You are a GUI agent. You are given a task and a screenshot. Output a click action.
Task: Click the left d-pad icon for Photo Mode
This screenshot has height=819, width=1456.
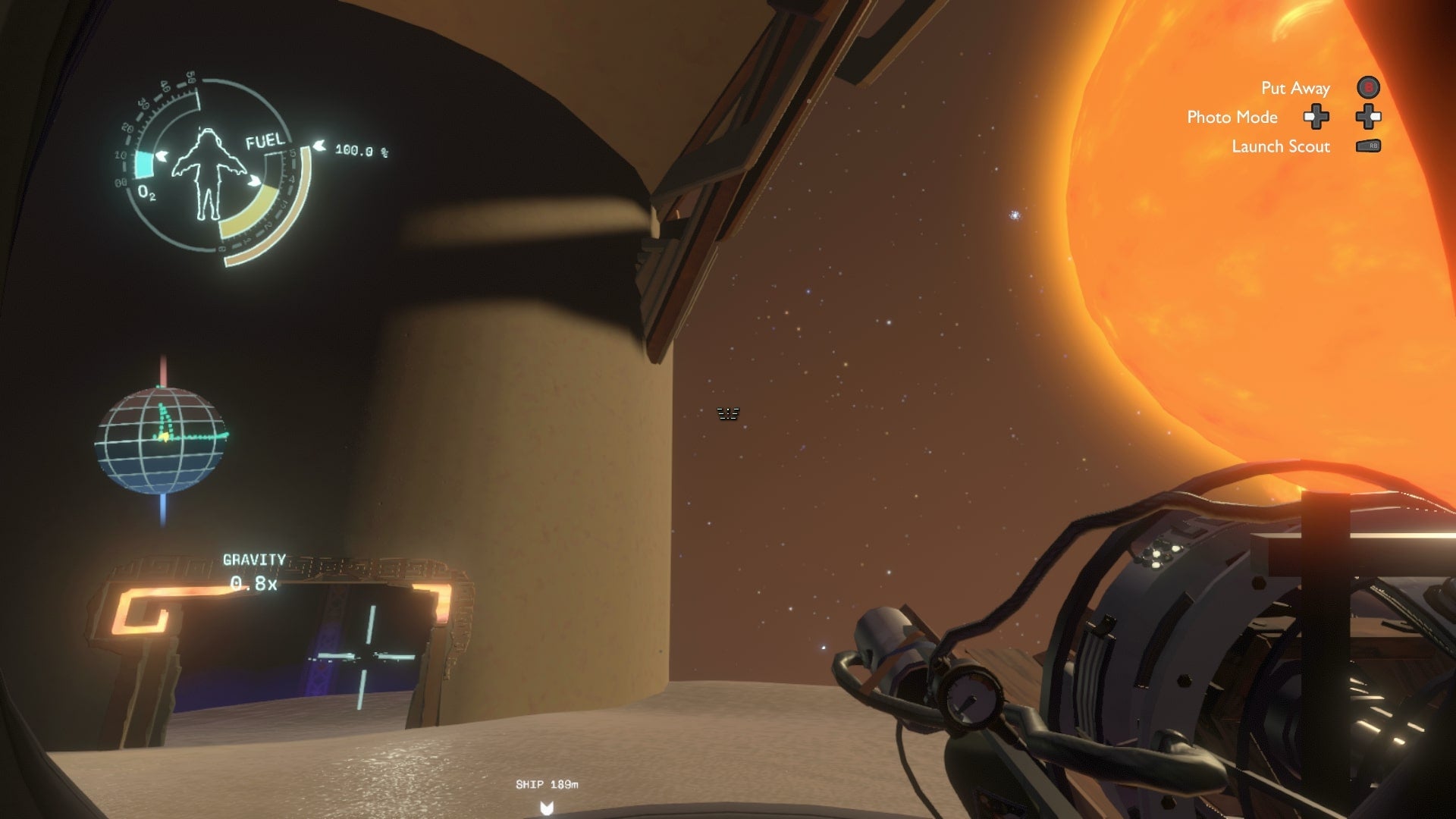1317,118
